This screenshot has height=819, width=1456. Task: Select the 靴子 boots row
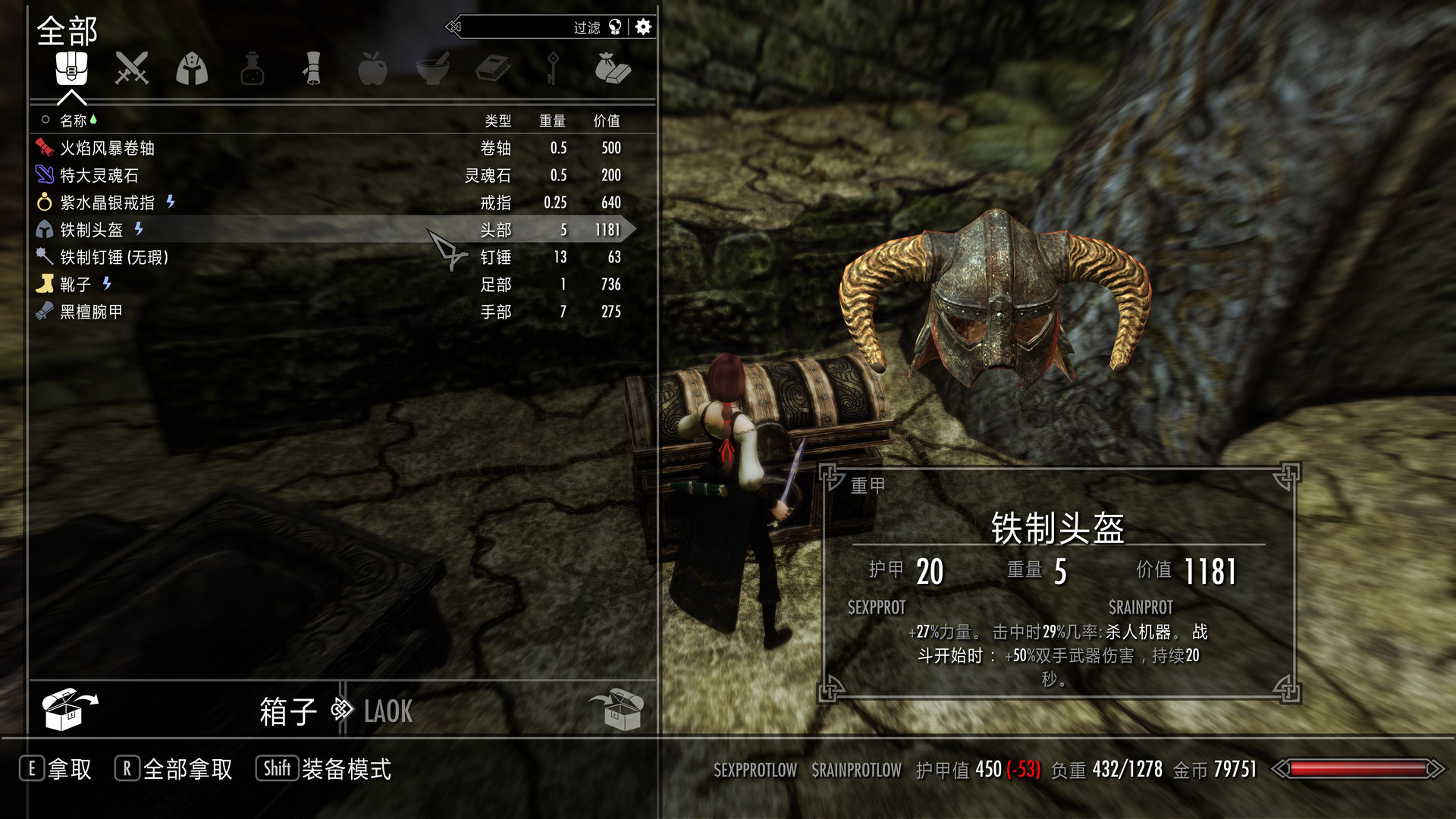pos(75,284)
